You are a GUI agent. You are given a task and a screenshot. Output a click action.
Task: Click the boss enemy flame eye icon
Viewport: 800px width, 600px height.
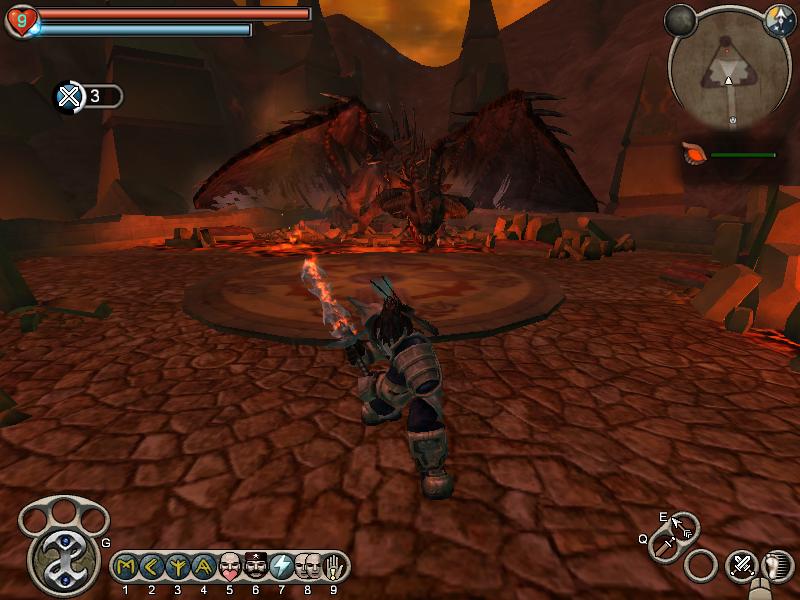(x=693, y=155)
